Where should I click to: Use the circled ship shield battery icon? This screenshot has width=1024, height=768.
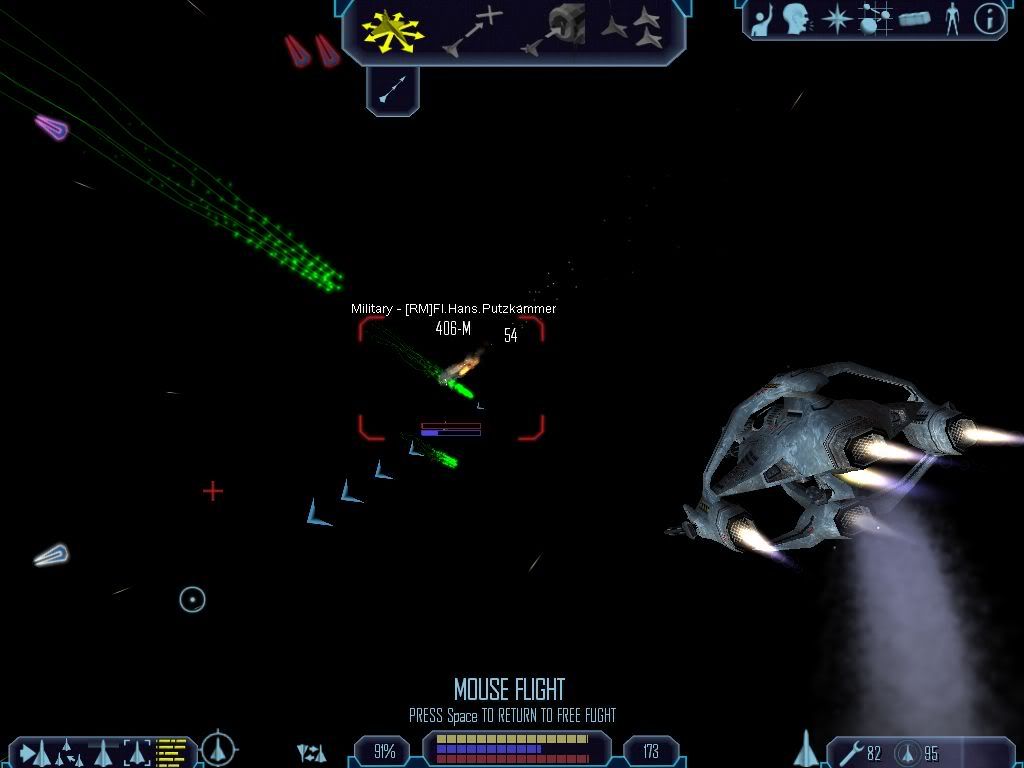click(909, 752)
